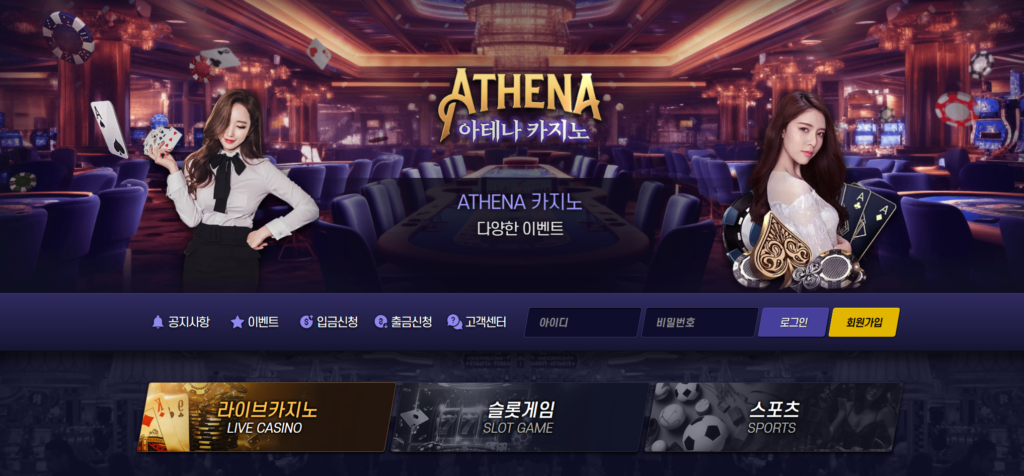
Task: Enter the 라이브카지노 Live Casino section
Action: coord(266,417)
